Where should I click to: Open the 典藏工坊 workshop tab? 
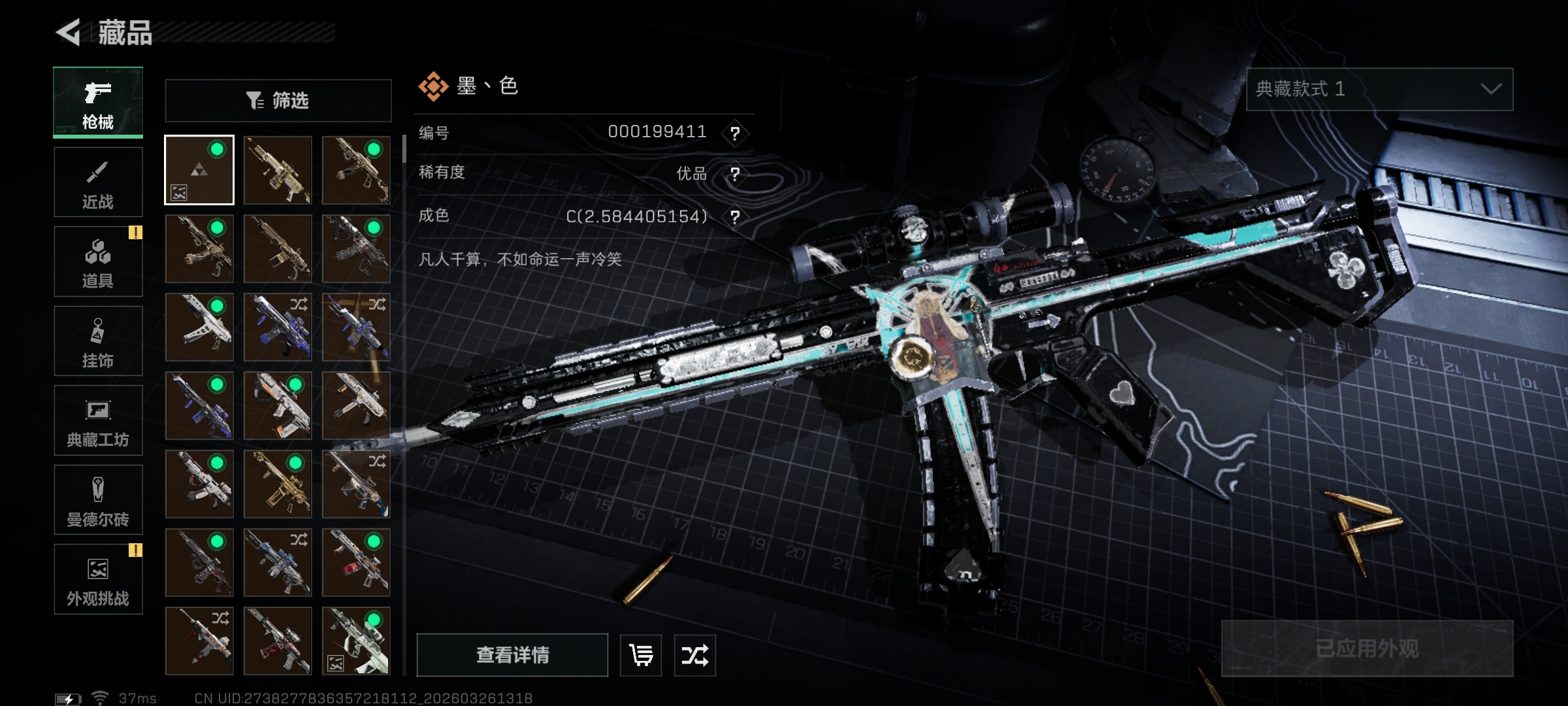(98, 420)
